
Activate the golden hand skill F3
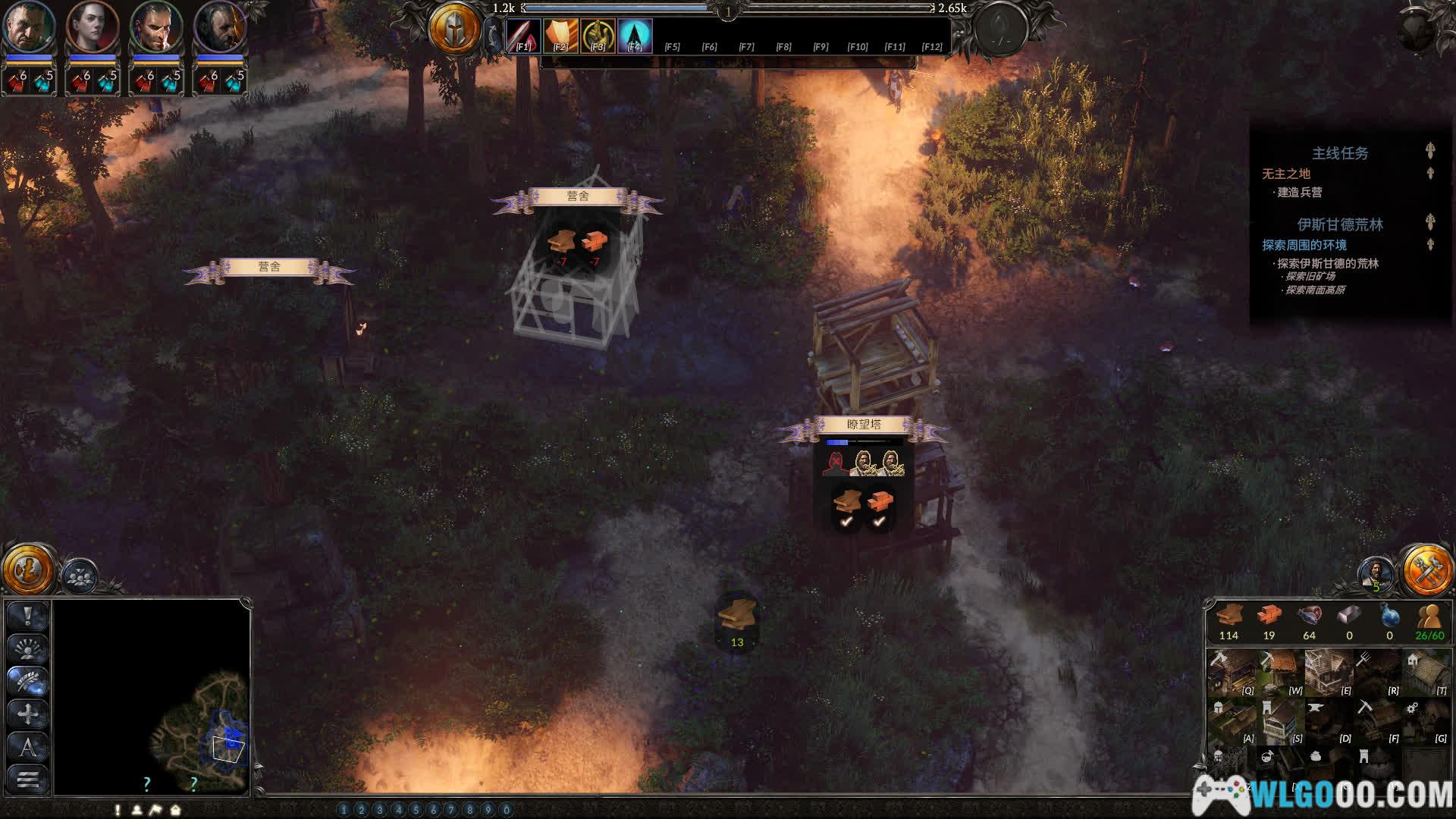click(x=598, y=36)
